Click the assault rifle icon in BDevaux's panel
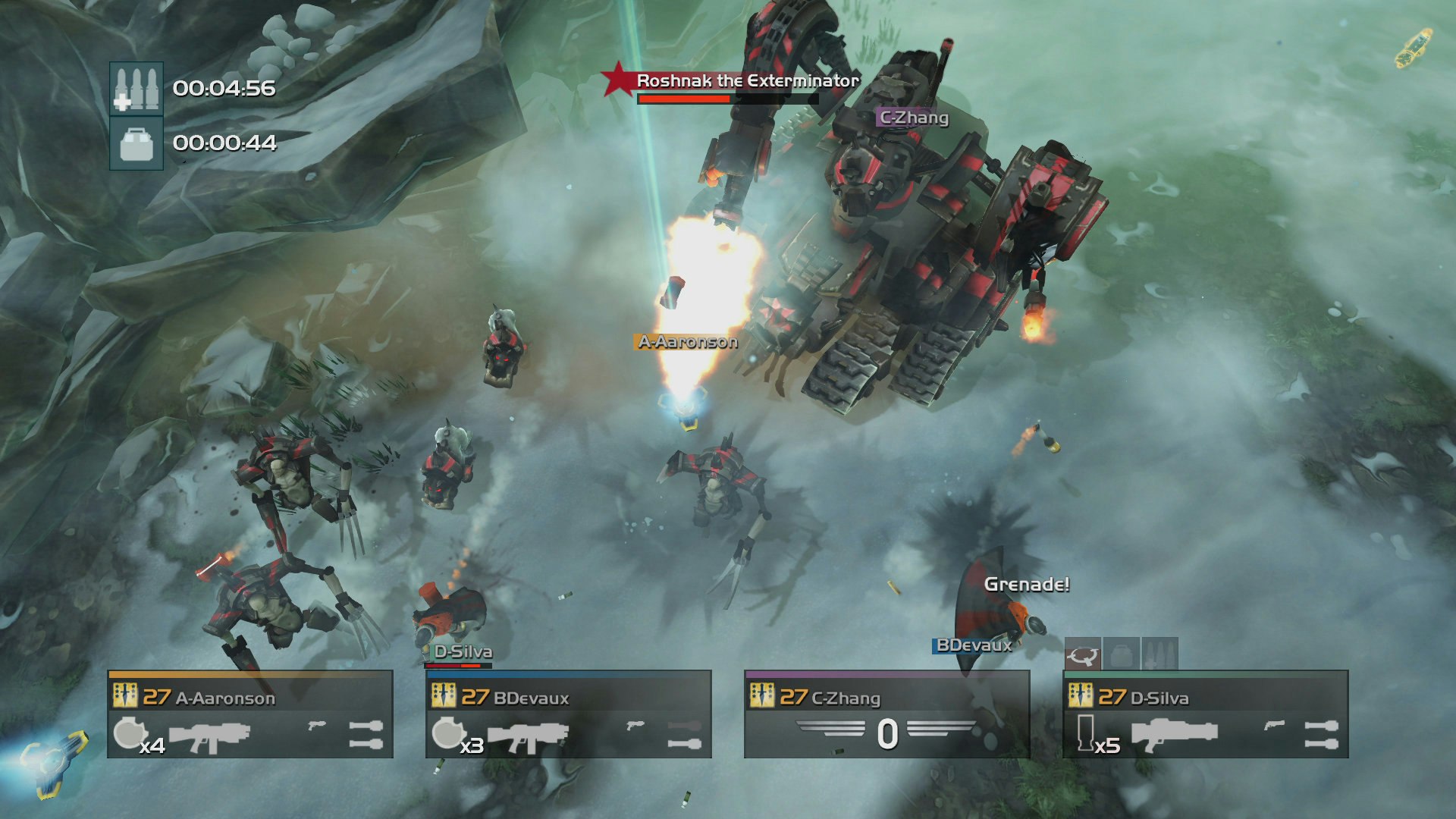This screenshot has height=819, width=1456. point(527,736)
